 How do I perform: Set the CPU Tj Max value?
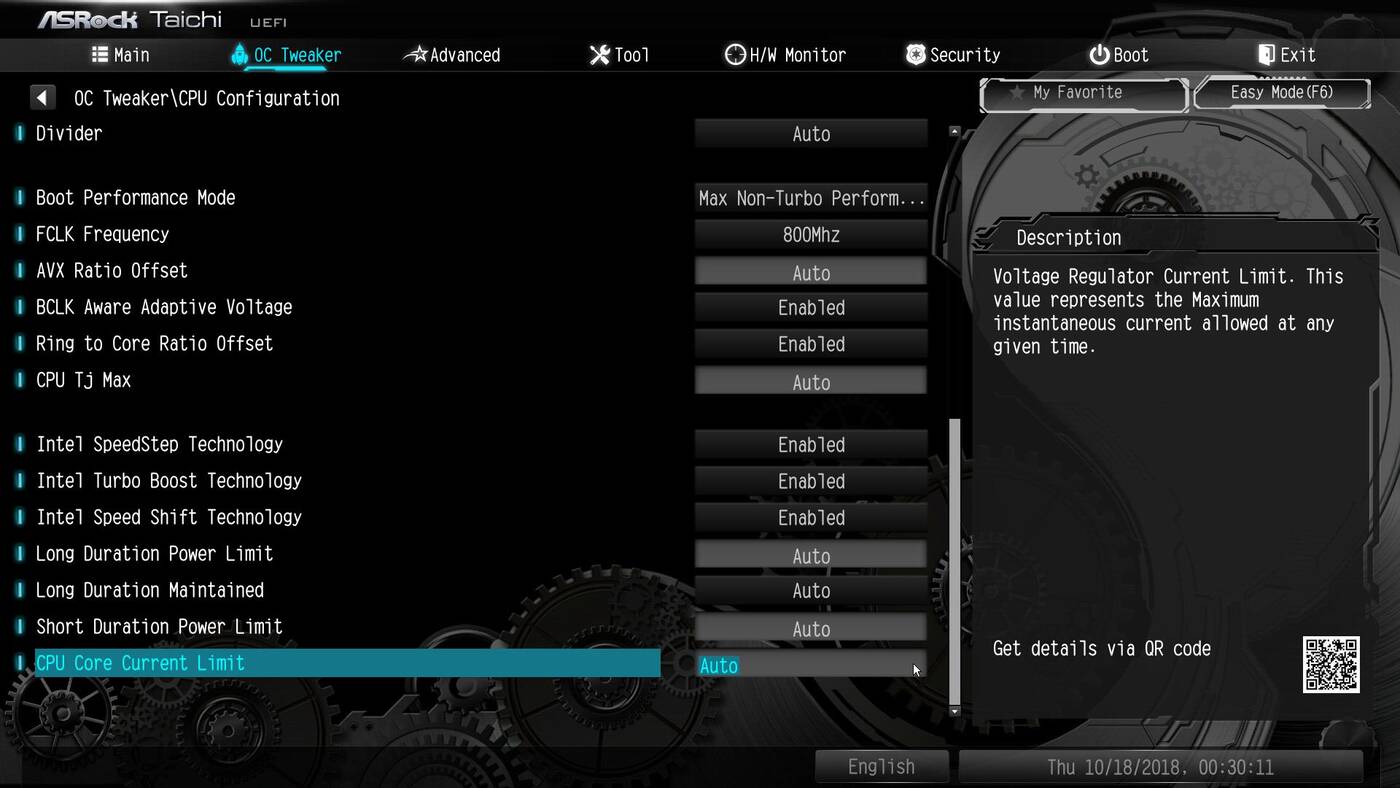click(x=811, y=381)
